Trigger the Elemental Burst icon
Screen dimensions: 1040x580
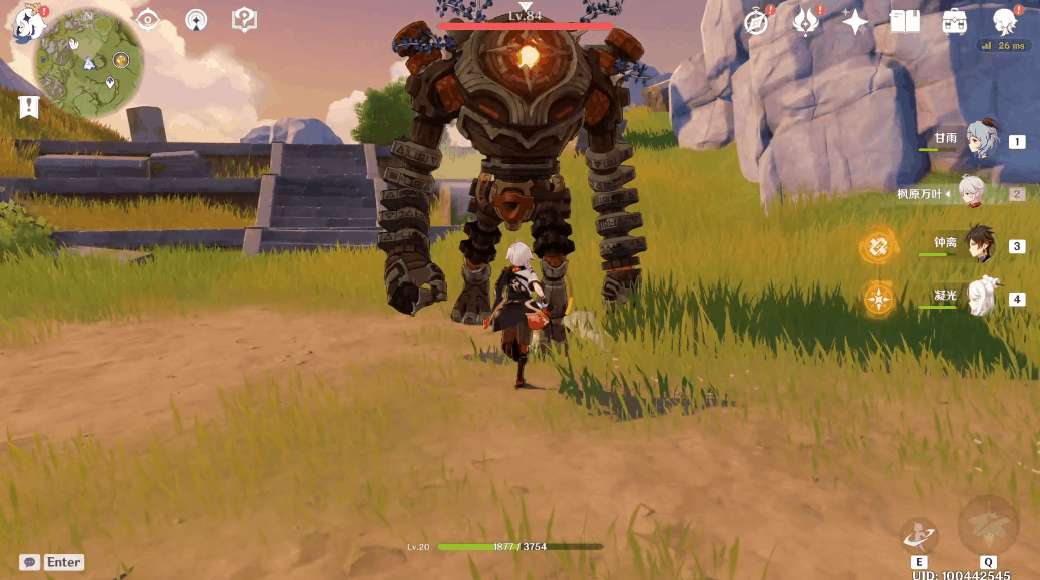988,525
